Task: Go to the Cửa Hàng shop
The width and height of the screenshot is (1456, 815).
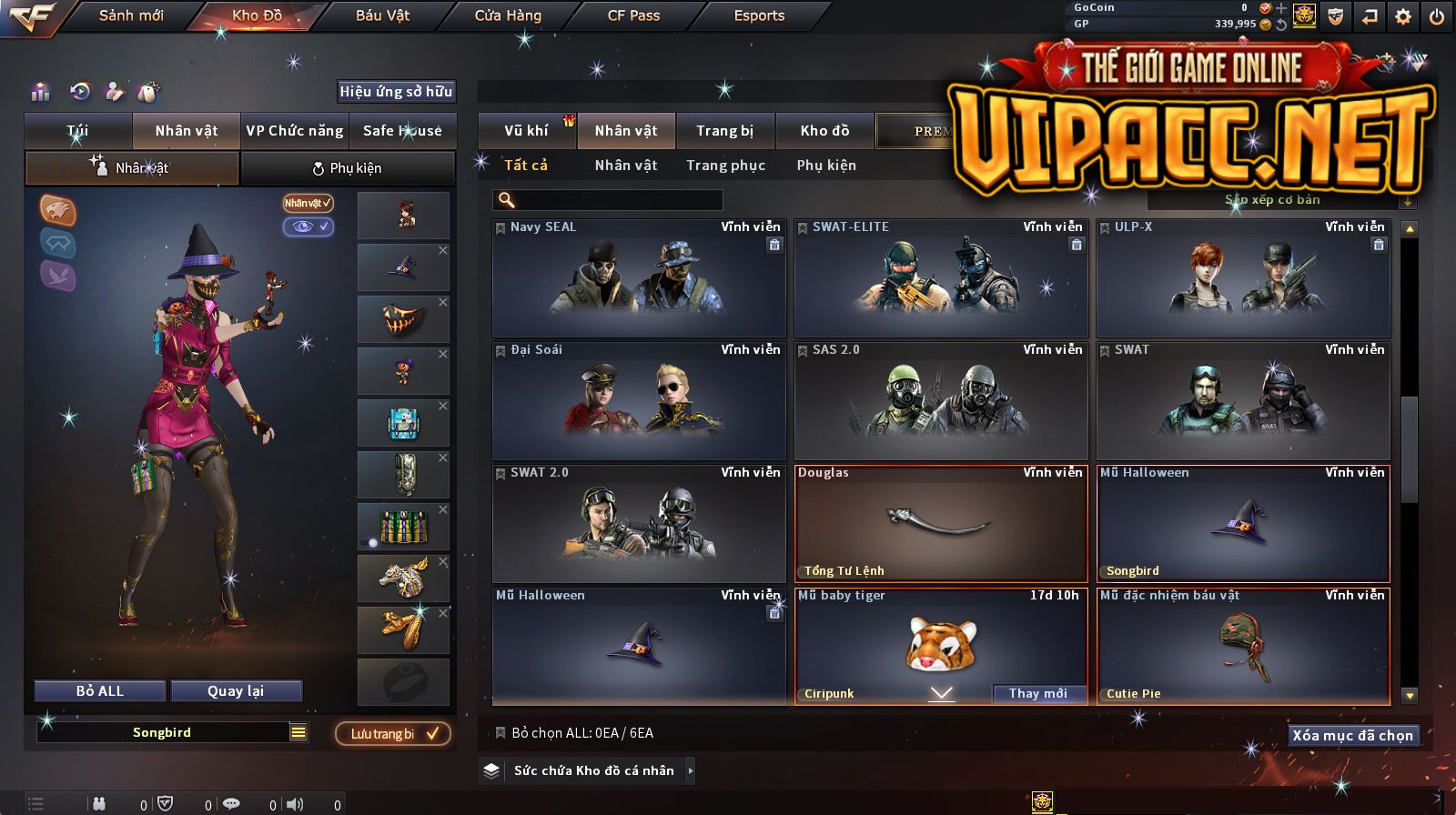Action: (x=508, y=15)
